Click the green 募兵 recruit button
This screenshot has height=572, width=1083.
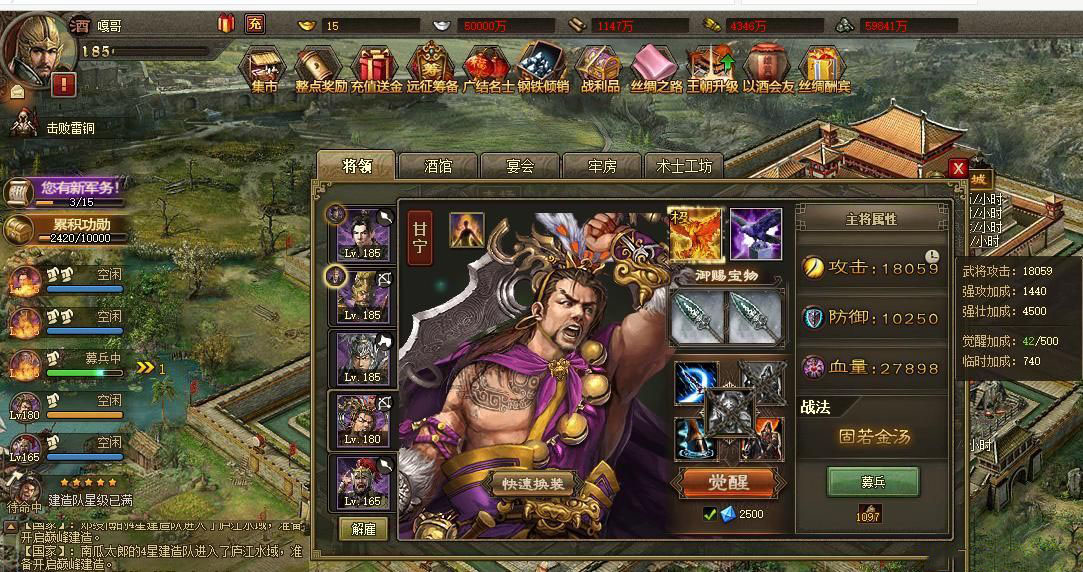tap(873, 482)
